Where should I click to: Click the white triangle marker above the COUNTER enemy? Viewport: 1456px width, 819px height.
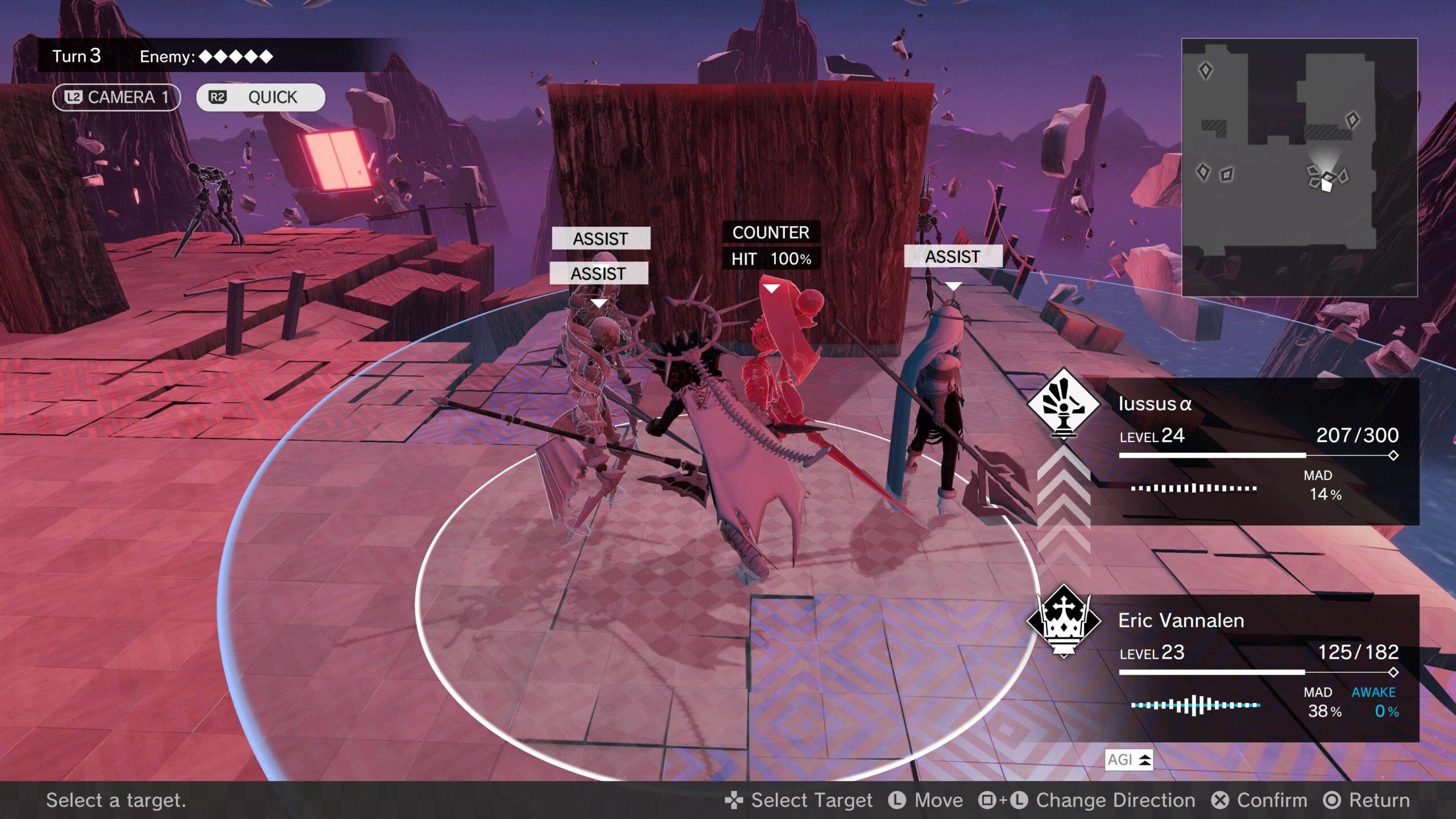pyautogui.click(x=771, y=289)
